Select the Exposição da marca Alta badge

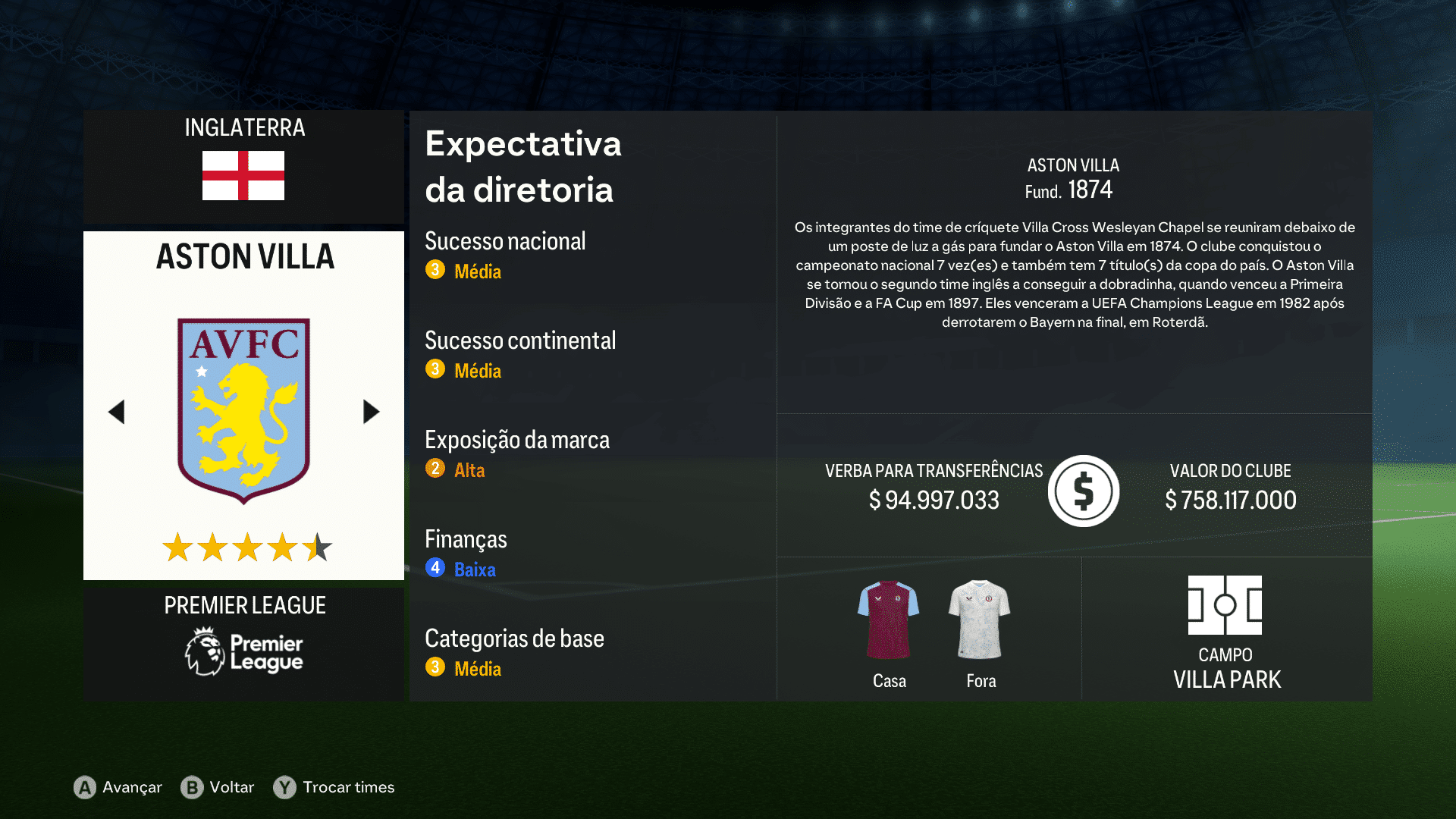(x=435, y=469)
